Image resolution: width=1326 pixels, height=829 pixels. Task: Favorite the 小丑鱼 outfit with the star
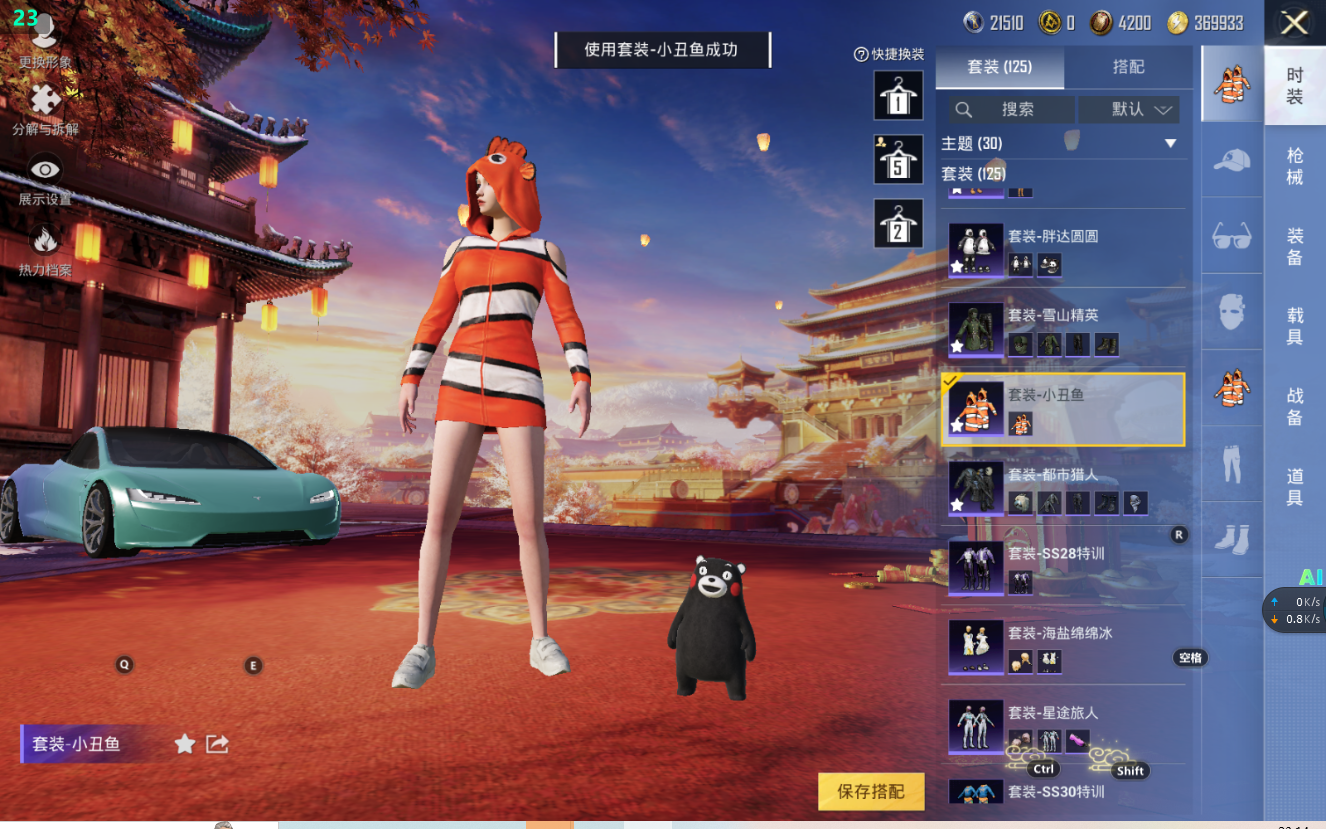185,743
